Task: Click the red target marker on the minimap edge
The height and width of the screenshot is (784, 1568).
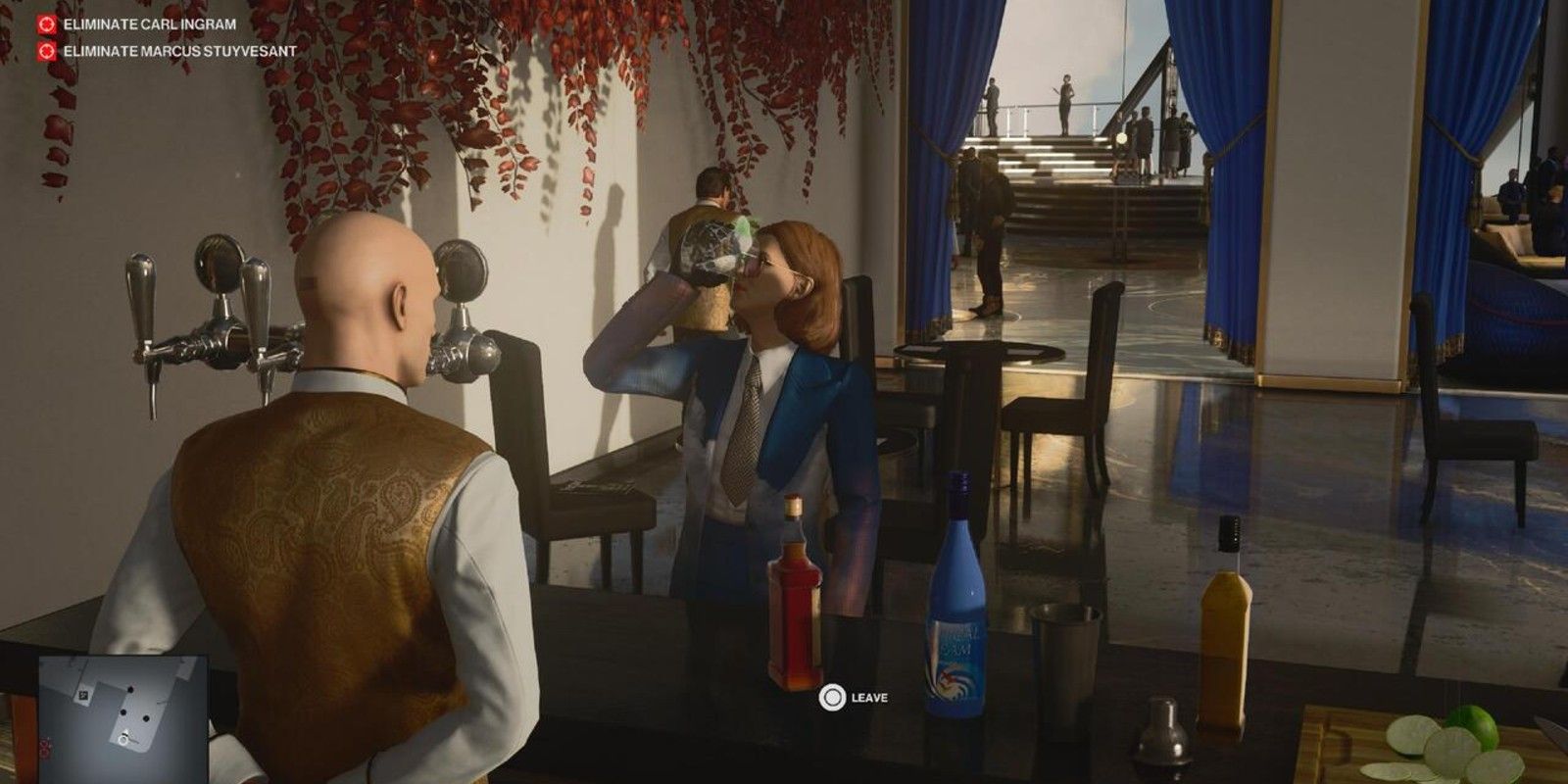Action: pos(44,749)
